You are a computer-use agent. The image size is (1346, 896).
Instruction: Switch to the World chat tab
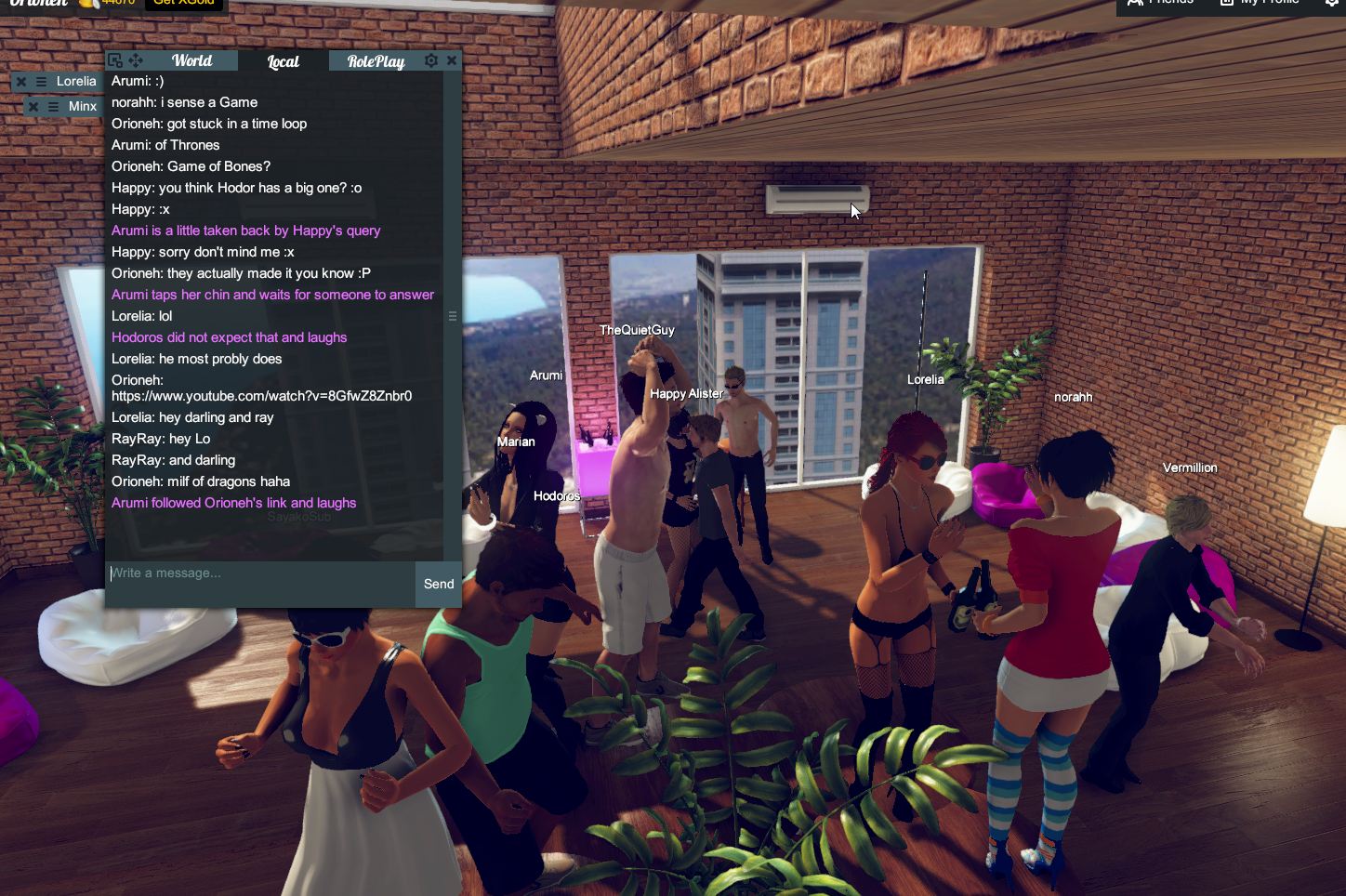191,60
